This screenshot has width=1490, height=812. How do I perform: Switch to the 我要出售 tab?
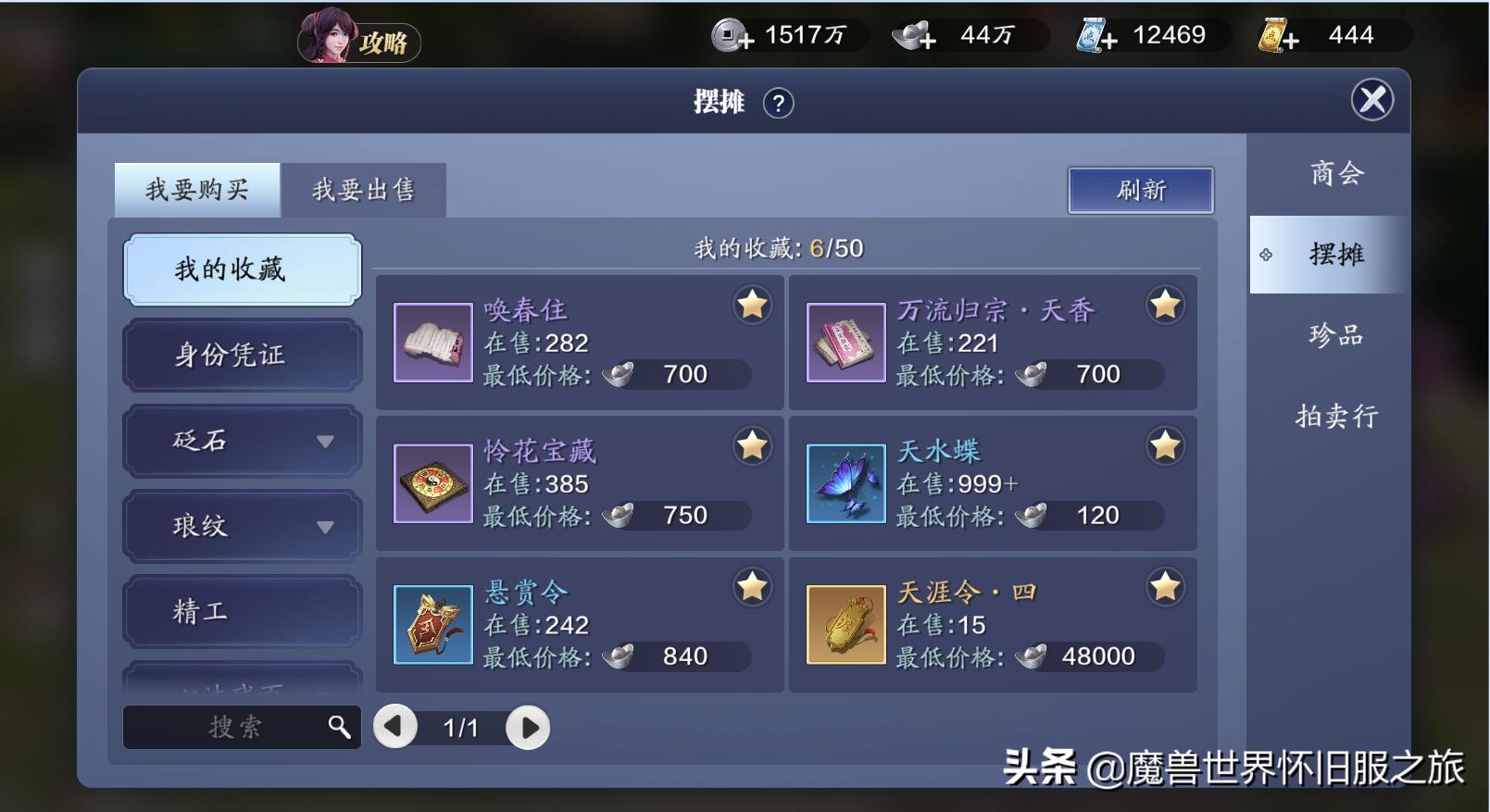point(365,189)
